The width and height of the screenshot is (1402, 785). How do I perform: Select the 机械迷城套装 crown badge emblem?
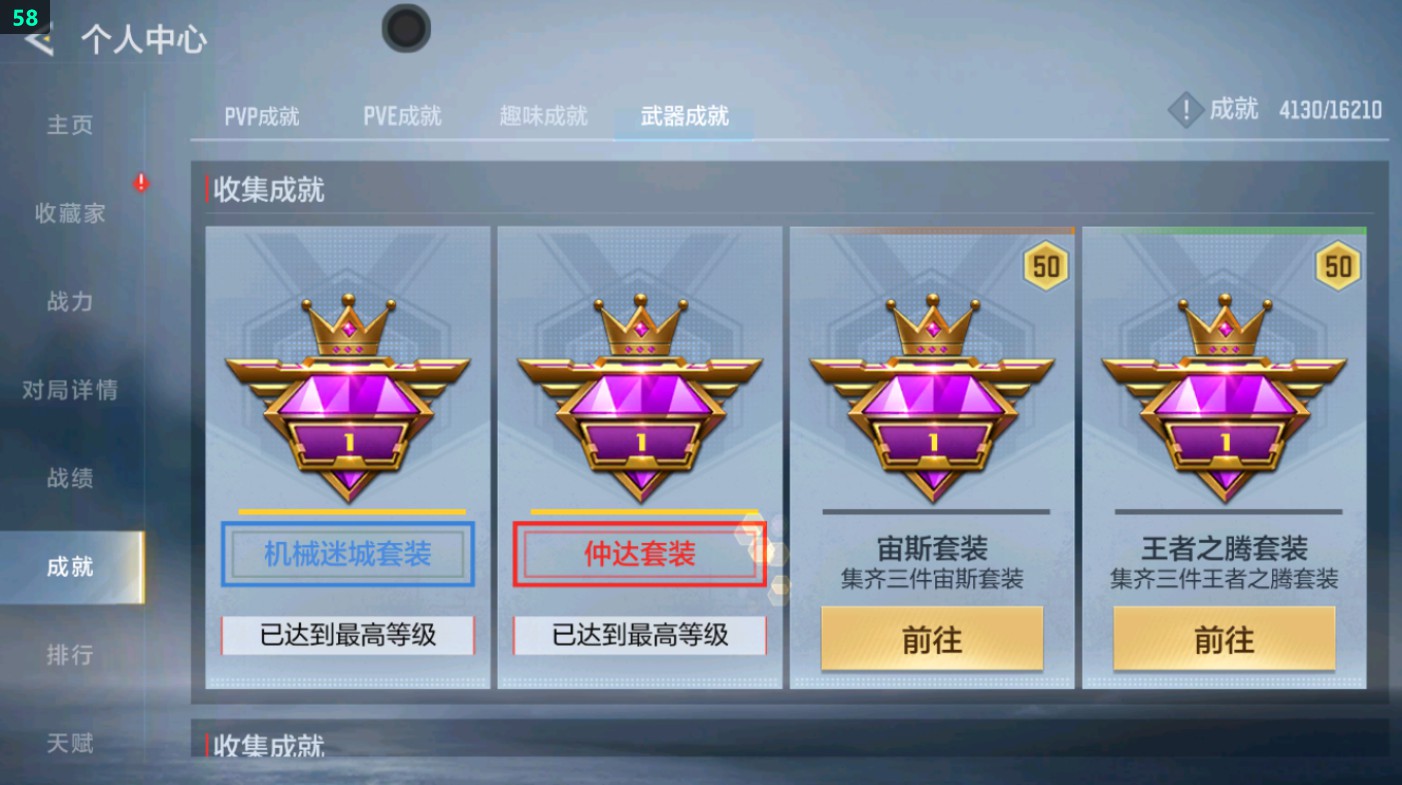point(347,400)
